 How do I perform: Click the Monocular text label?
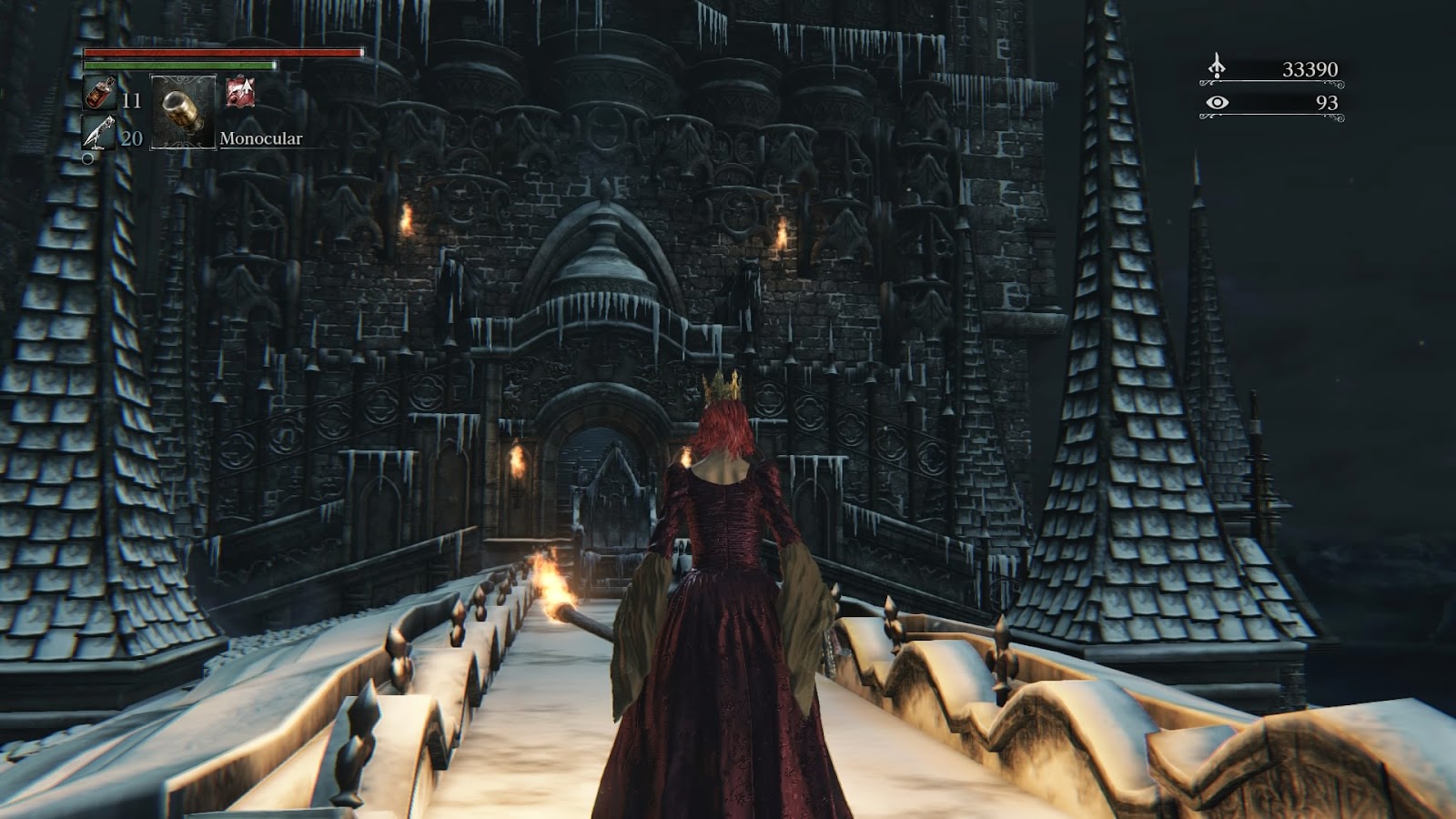click(259, 139)
